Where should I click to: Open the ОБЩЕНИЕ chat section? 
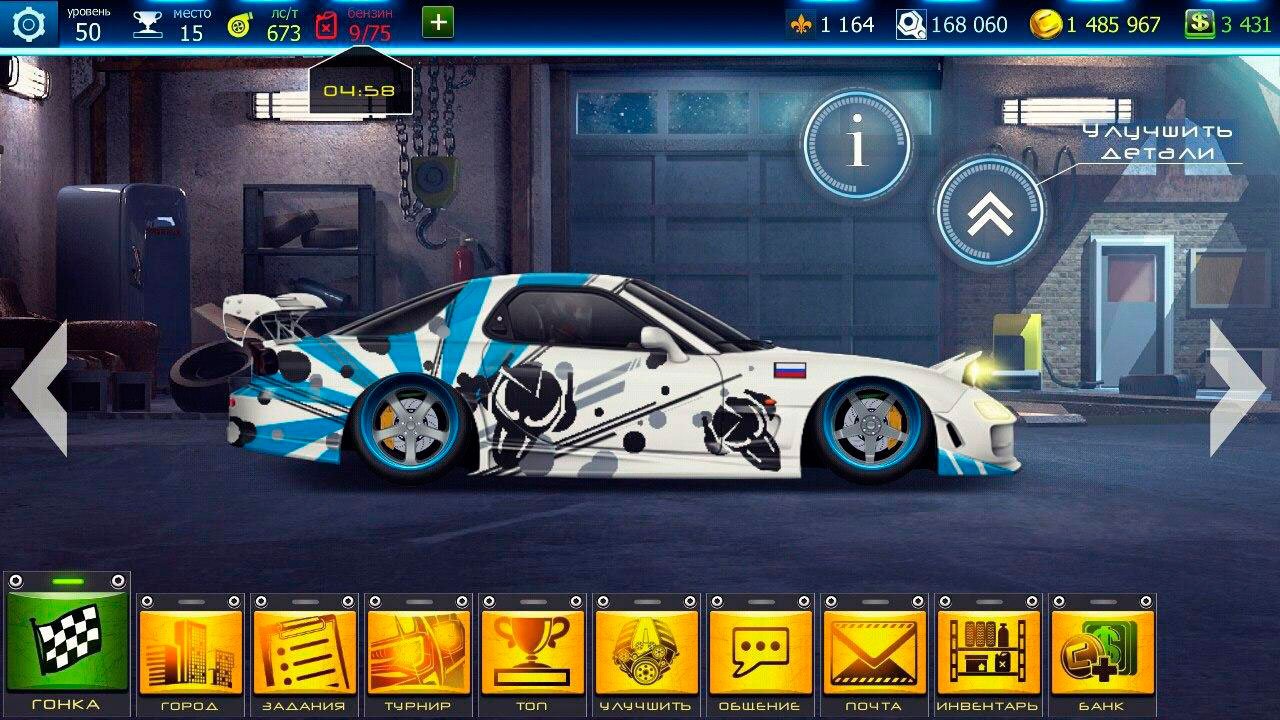click(x=760, y=652)
